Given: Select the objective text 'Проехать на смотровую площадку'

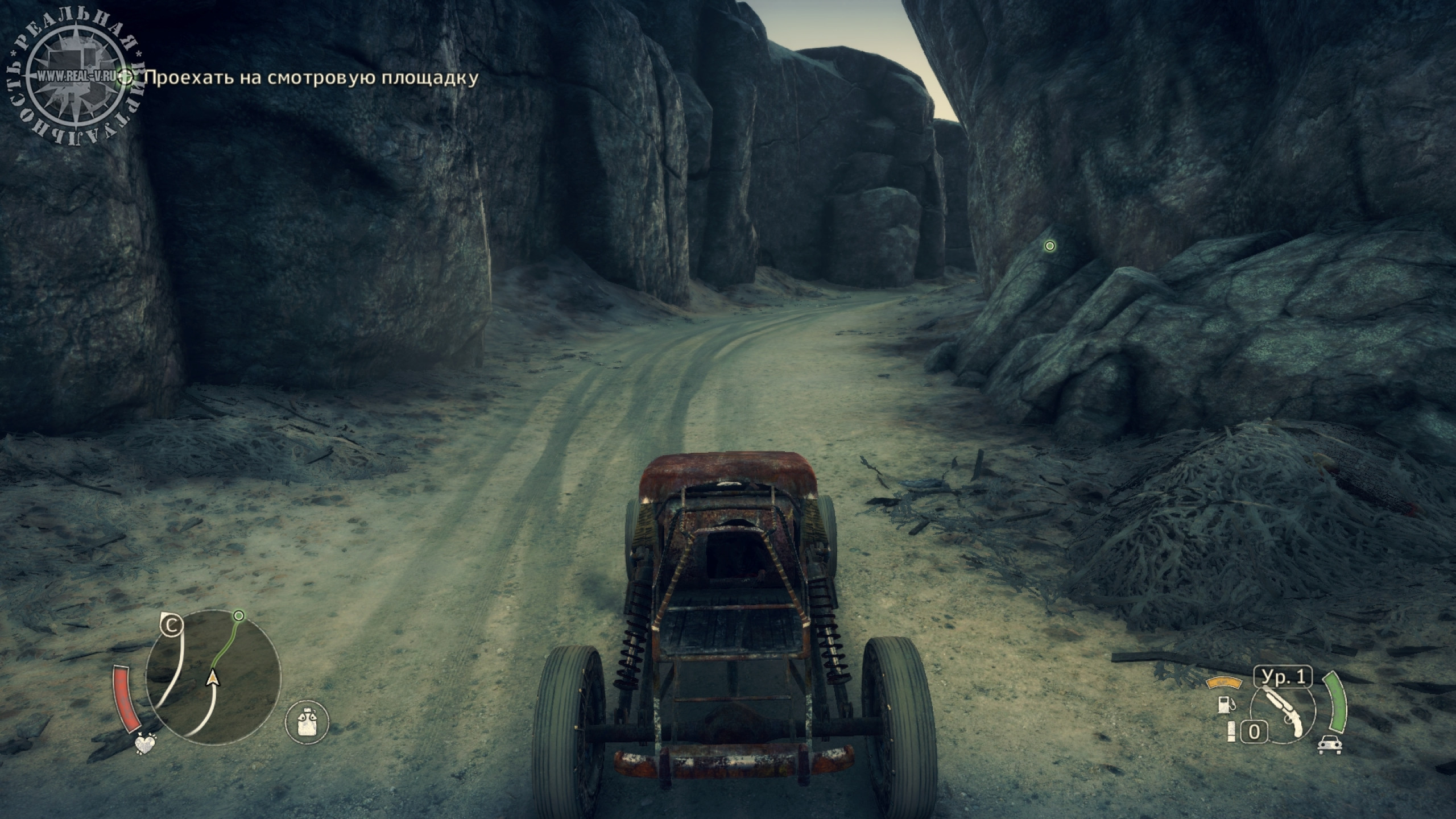Looking at the screenshot, I should [x=311, y=78].
